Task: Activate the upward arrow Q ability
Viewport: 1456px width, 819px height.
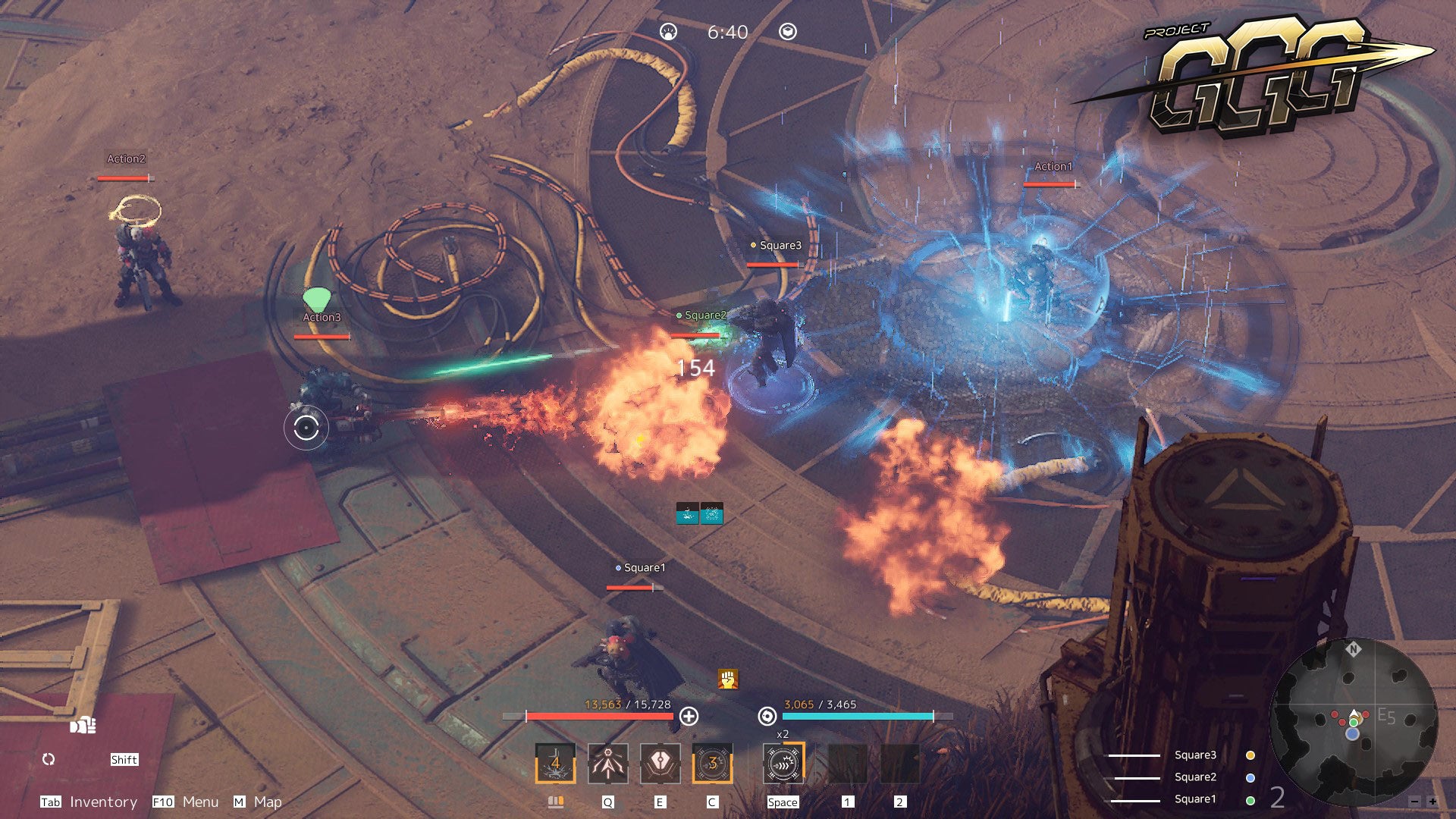Action: click(x=607, y=763)
